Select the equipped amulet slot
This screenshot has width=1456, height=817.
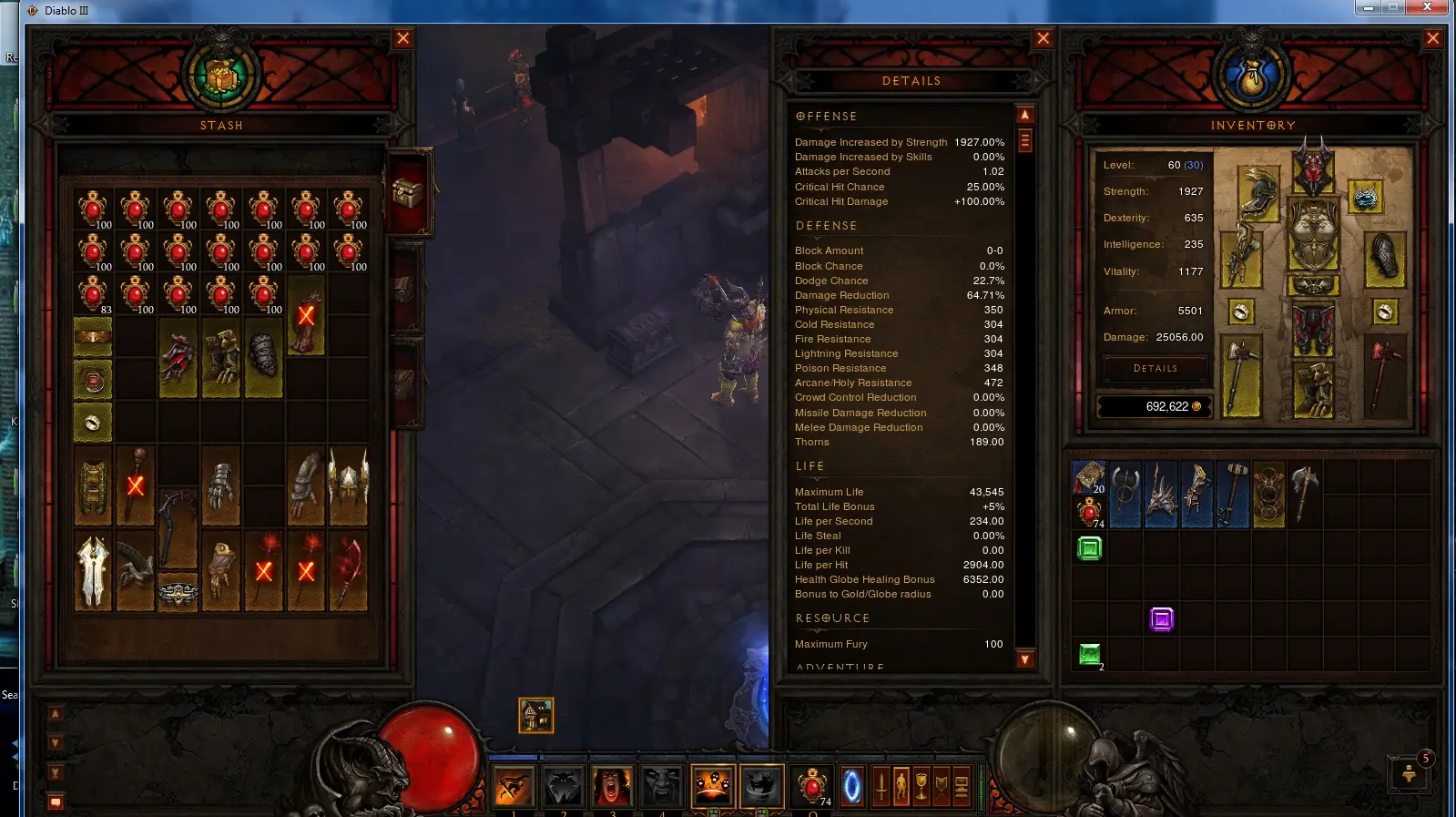pos(1364,197)
